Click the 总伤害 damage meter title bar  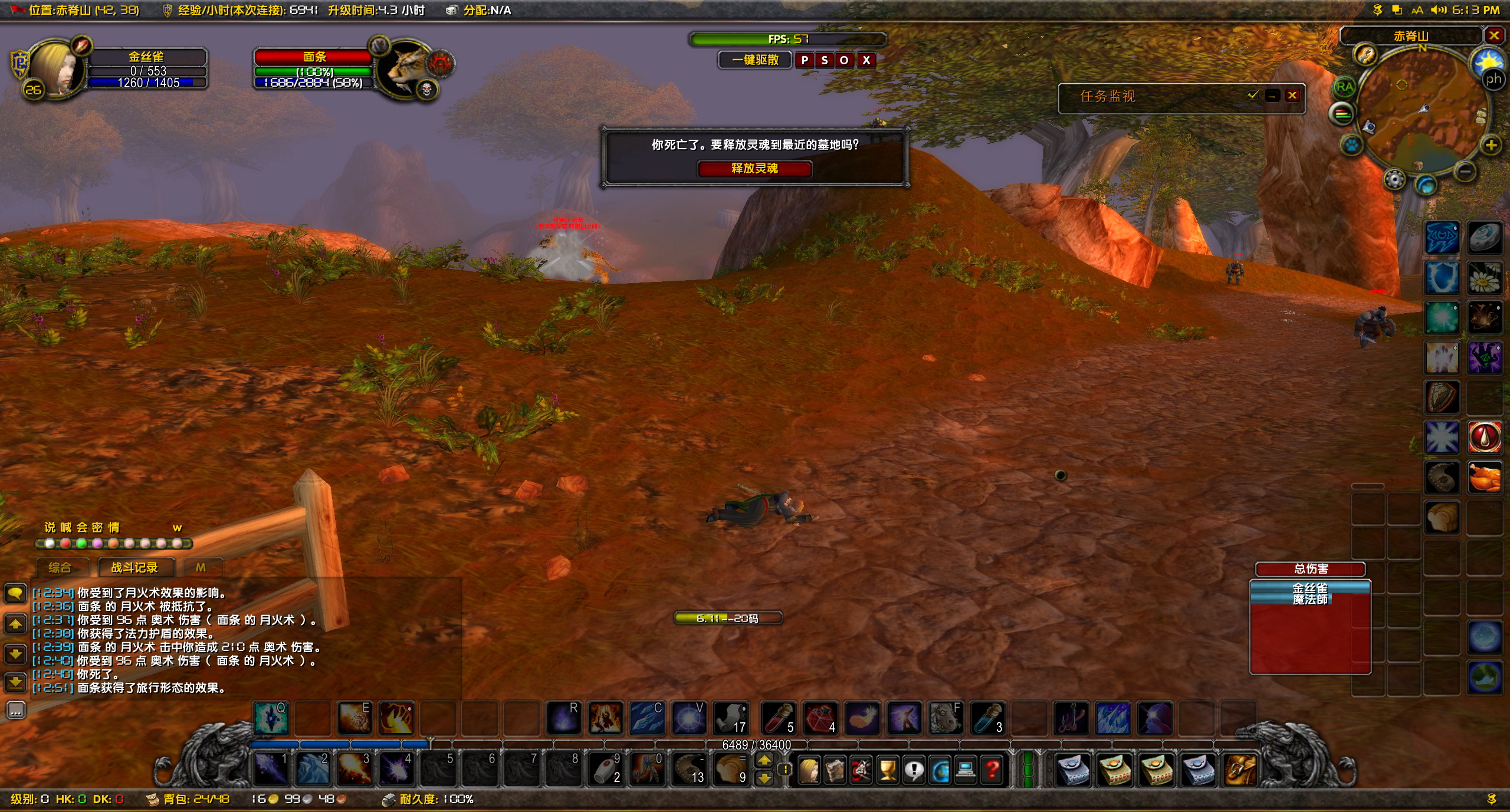click(1311, 569)
